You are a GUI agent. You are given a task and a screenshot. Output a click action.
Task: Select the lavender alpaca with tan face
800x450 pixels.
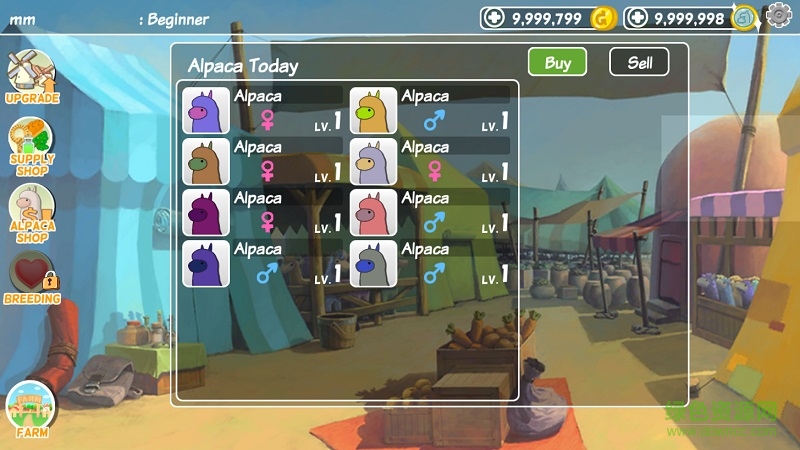pyautogui.click(x=373, y=161)
